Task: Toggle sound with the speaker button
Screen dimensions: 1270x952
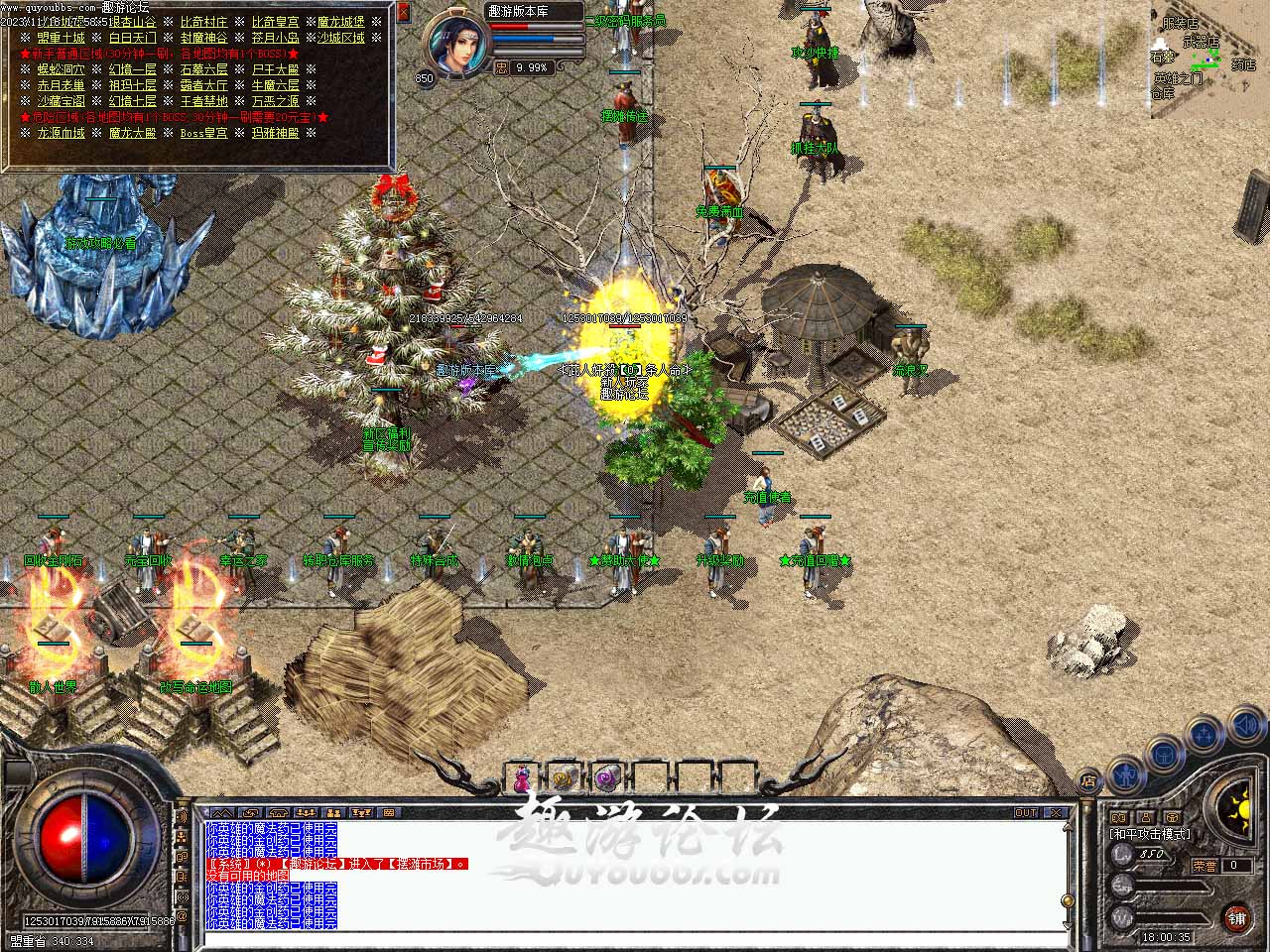Action: pyautogui.click(x=1245, y=727)
